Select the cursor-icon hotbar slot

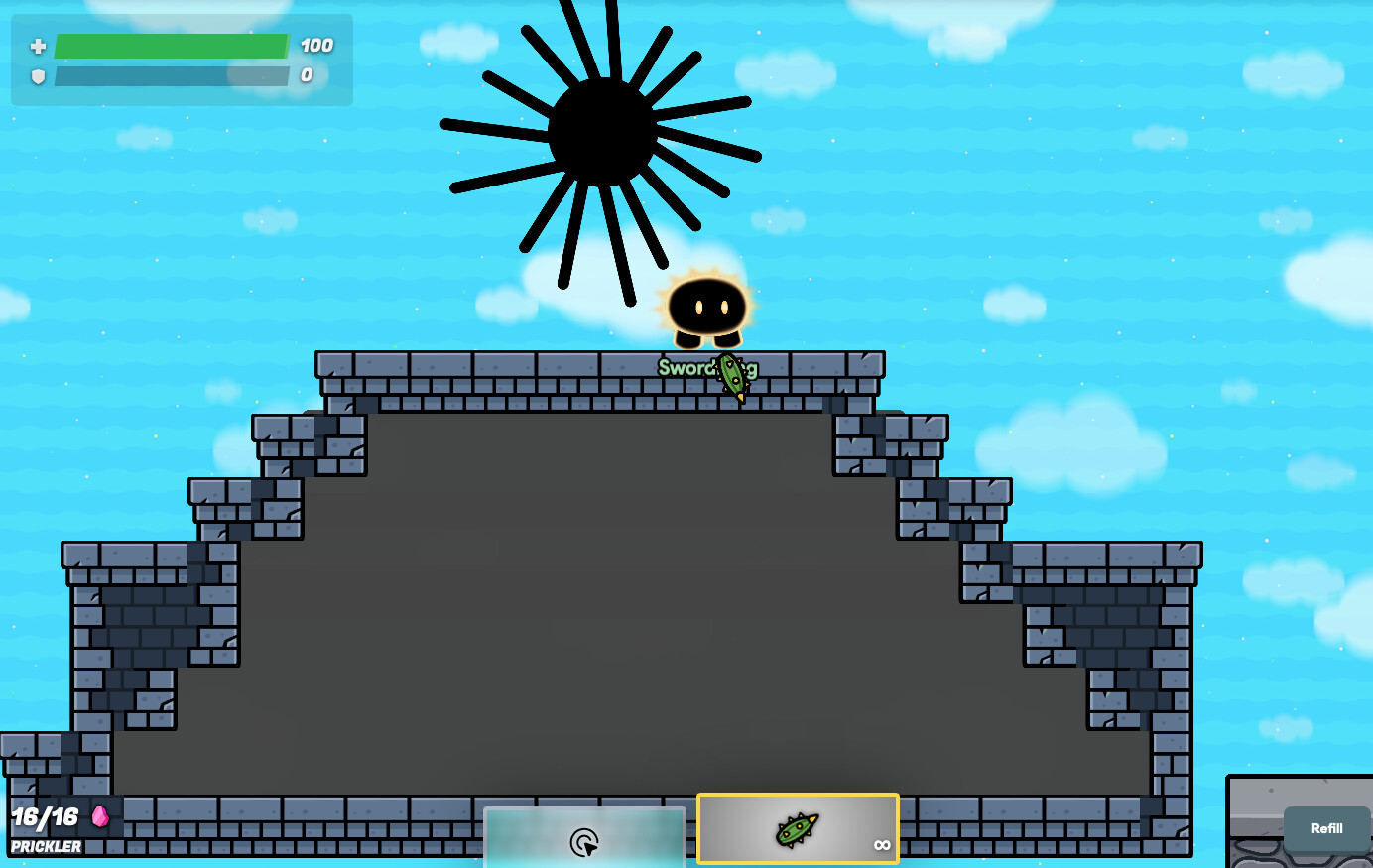click(x=584, y=839)
